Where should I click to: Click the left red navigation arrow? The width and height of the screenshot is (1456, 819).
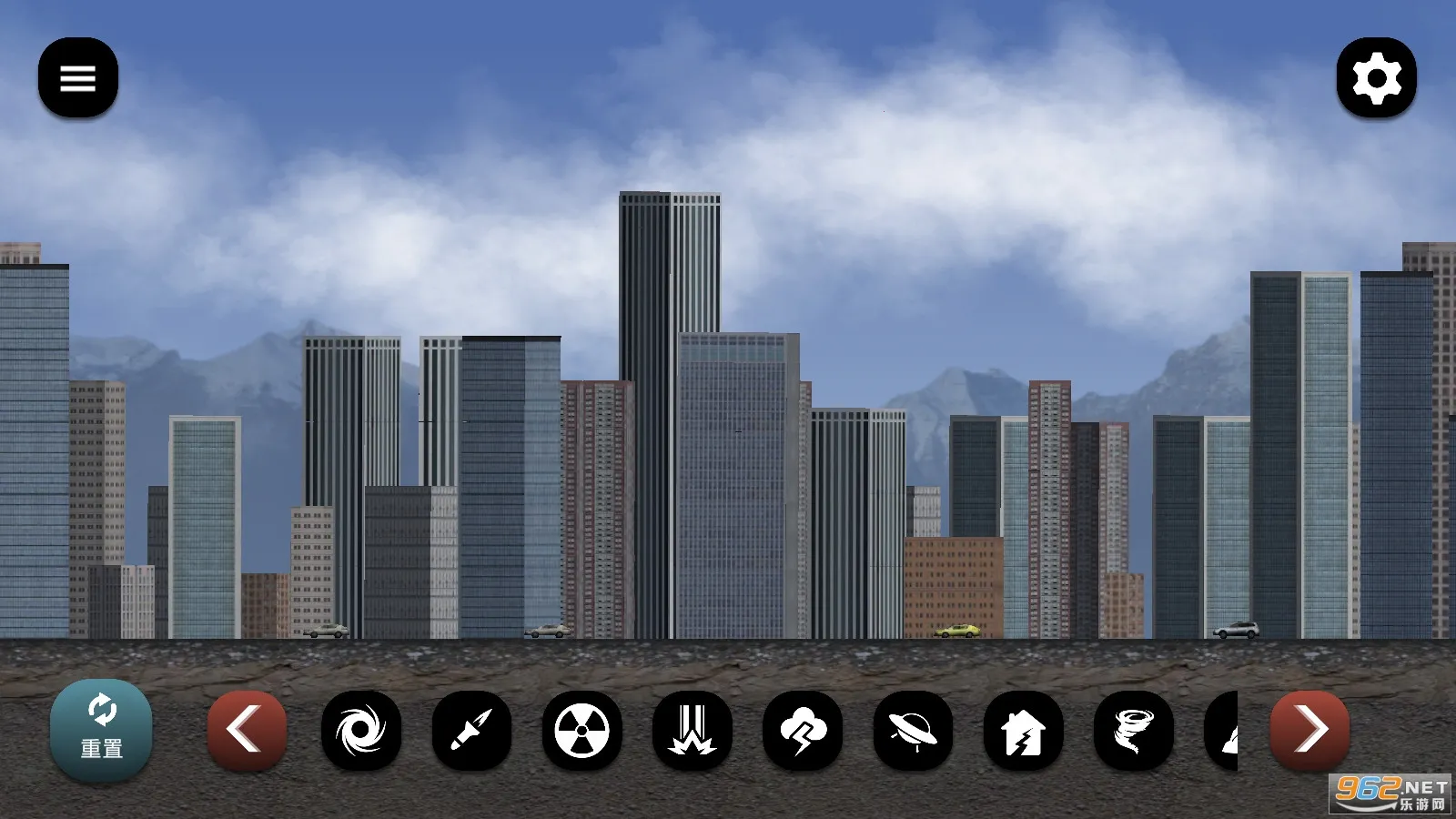247,728
